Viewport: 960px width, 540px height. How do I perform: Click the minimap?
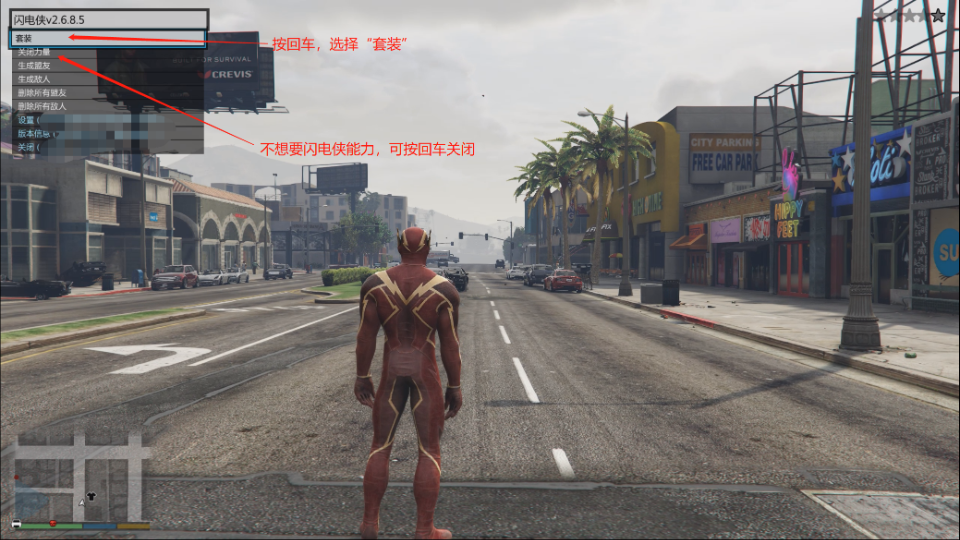(82, 476)
